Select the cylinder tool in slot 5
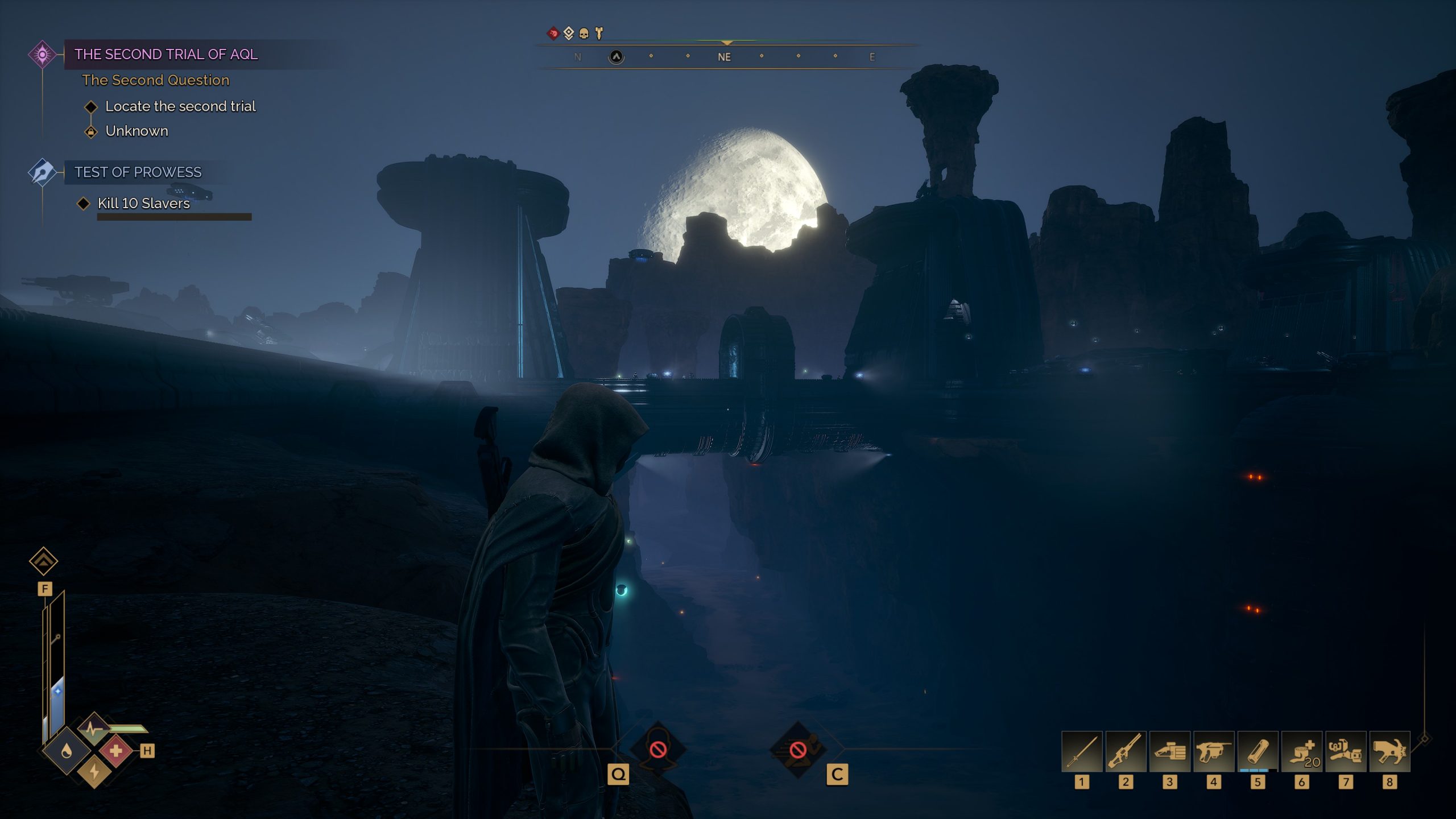Image resolution: width=1456 pixels, height=819 pixels. (1258, 751)
